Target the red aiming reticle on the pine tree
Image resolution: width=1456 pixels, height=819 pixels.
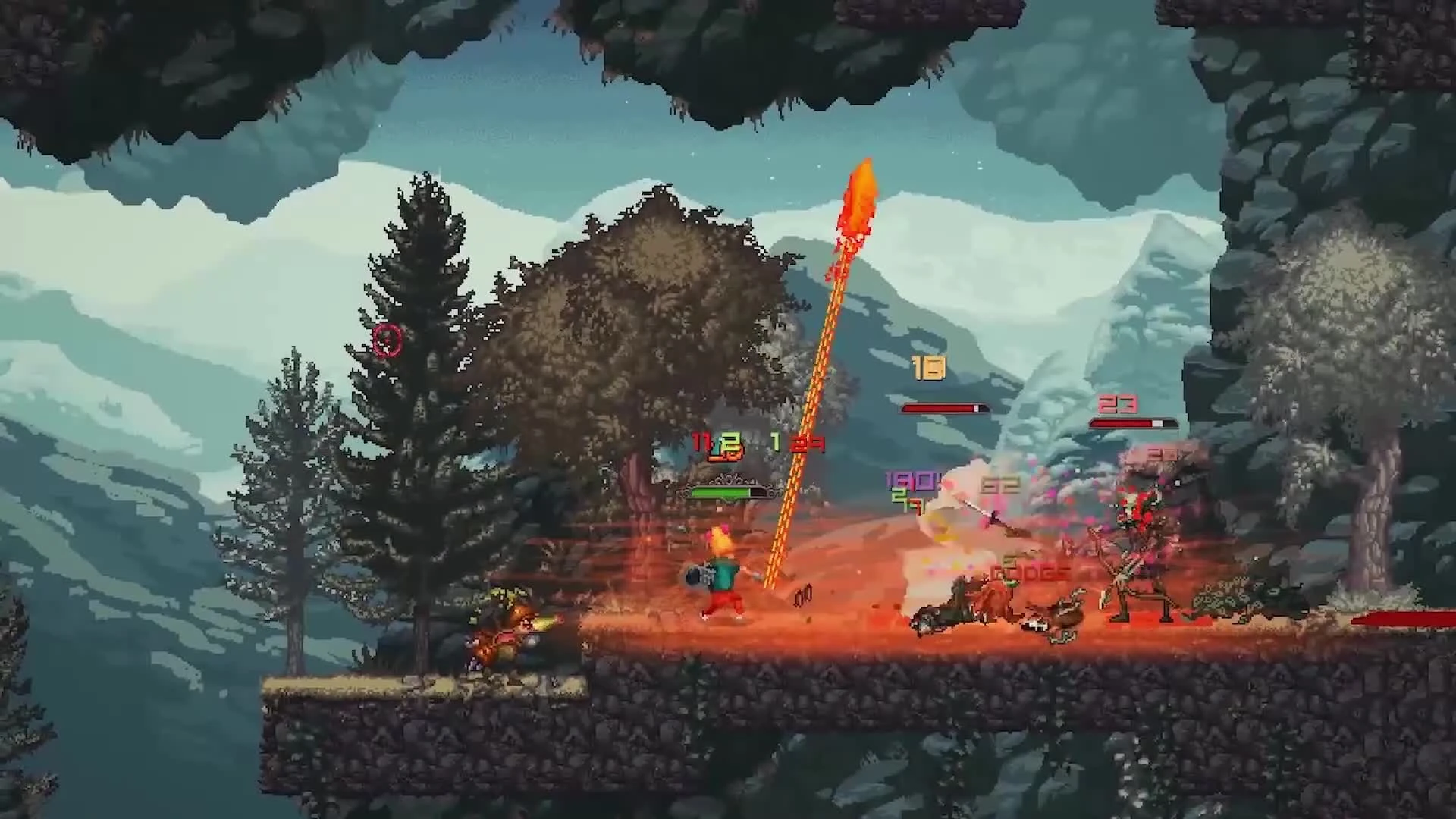pos(388,341)
